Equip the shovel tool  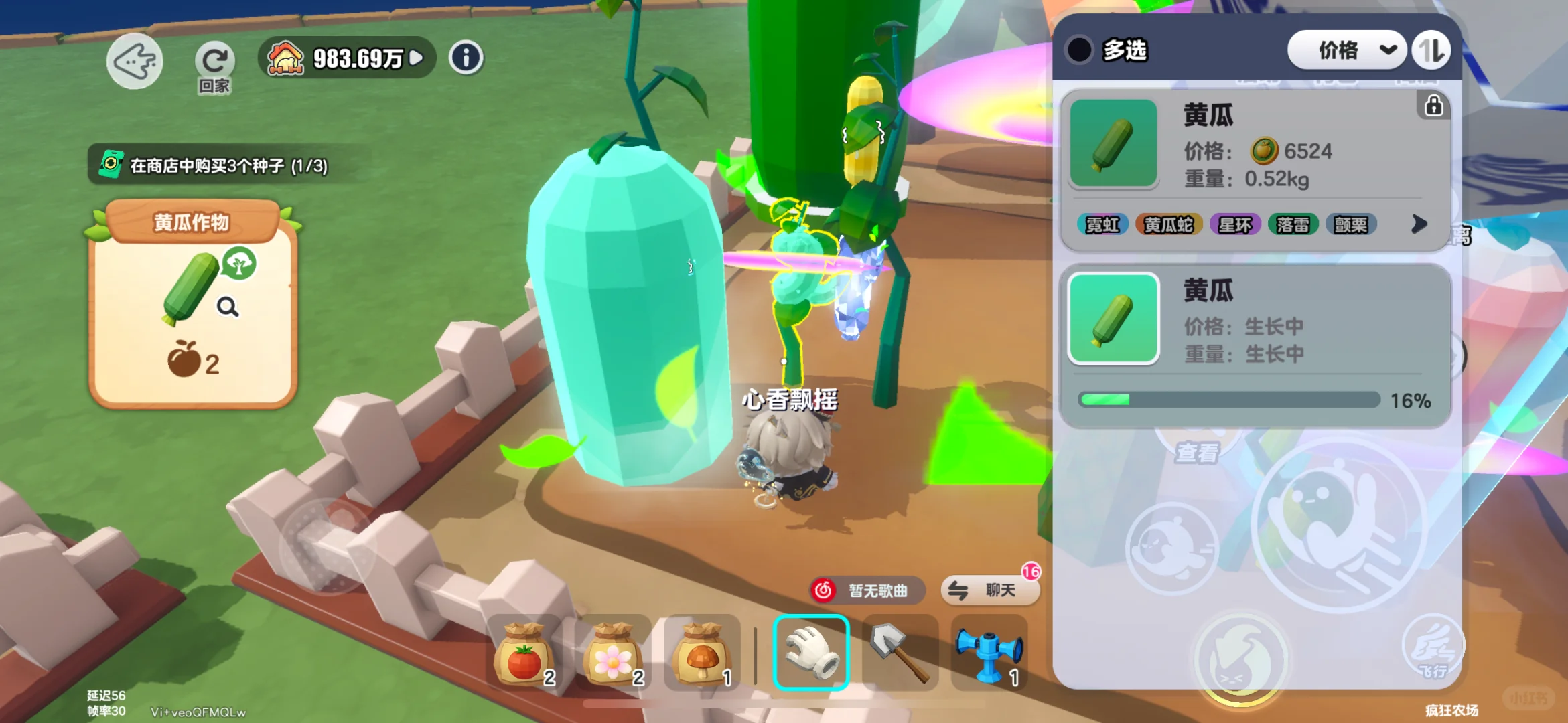(900, 653)
